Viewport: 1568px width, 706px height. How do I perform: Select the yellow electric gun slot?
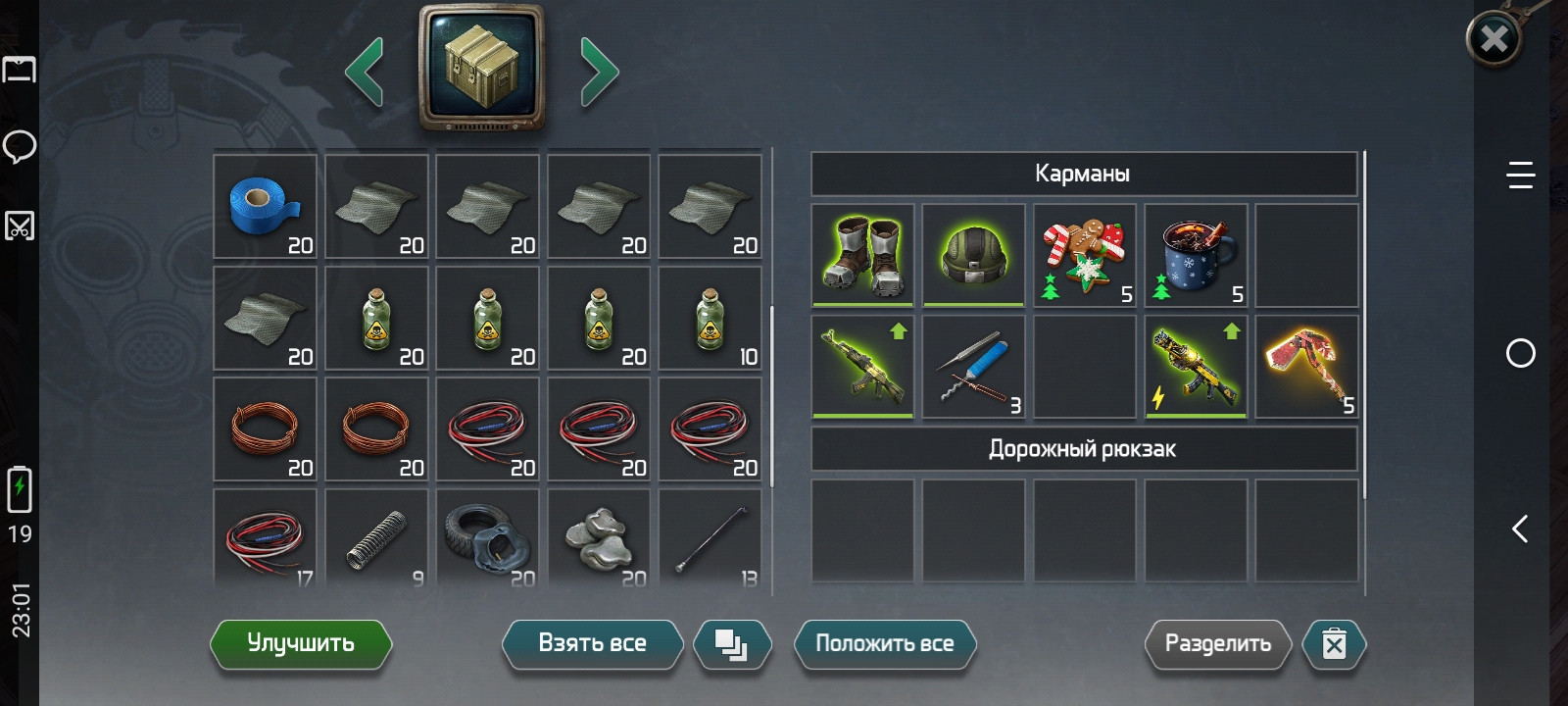1196,366
